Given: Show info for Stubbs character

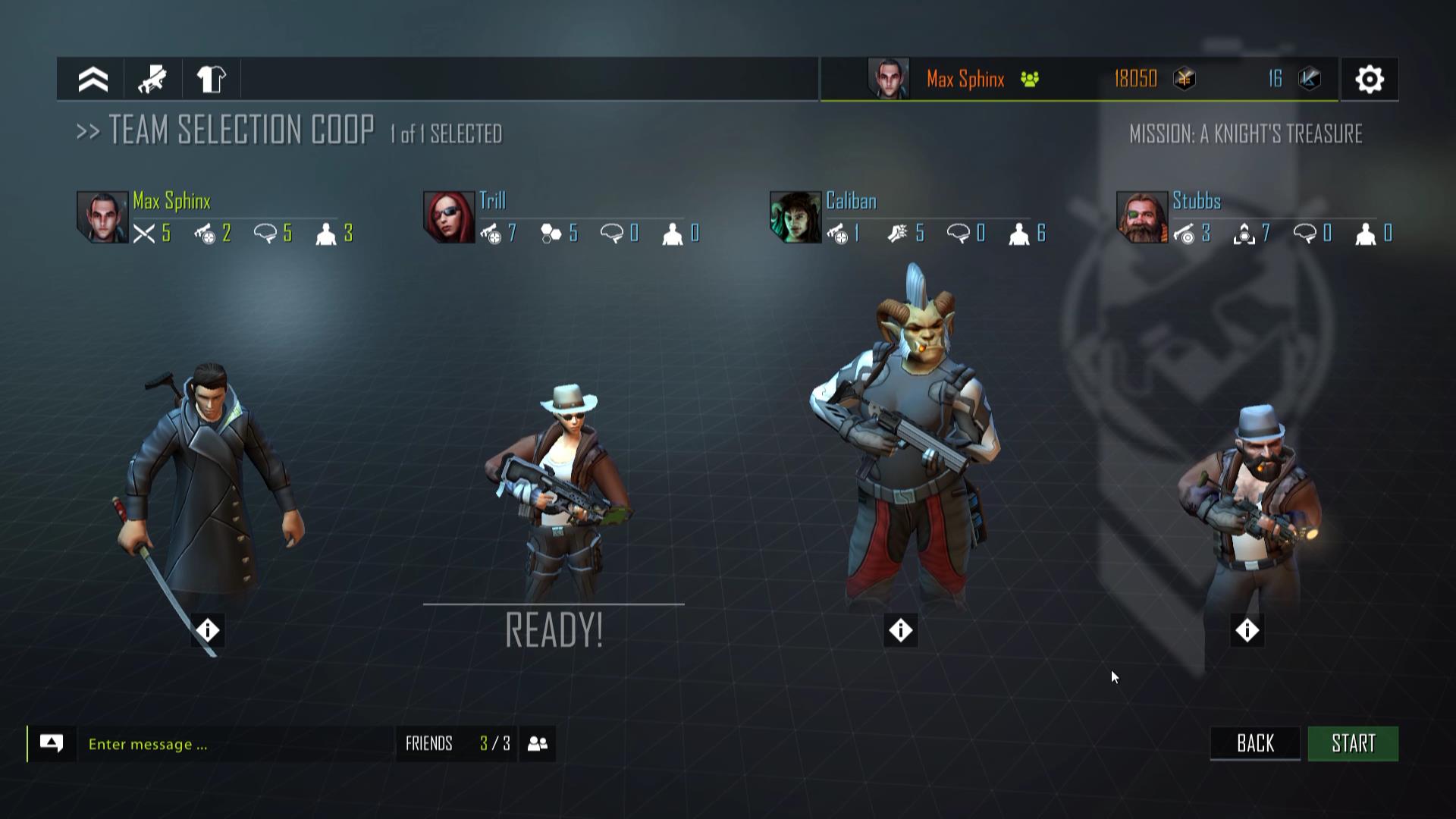Looking at the screenshot, I should [x=1247, y=630].
